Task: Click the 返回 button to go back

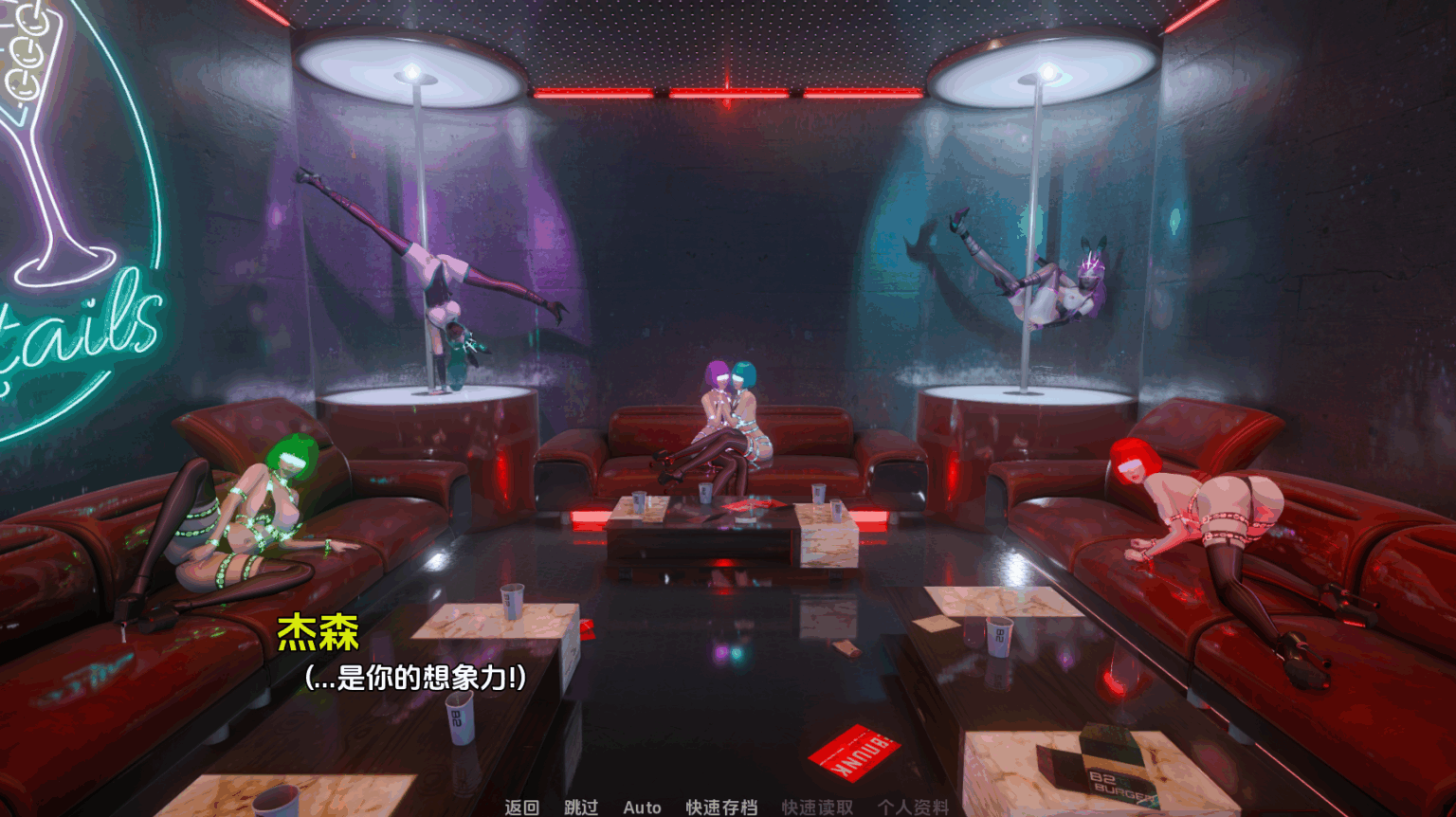Action: (520, 808)
